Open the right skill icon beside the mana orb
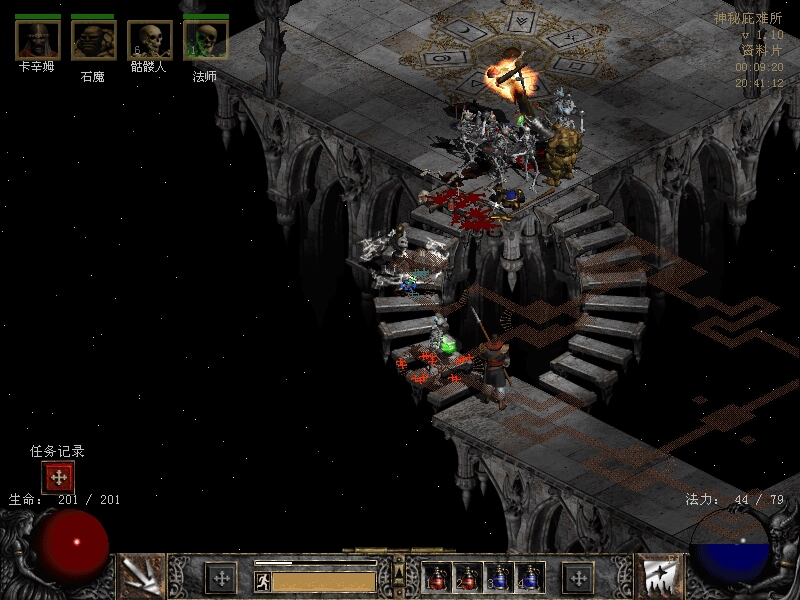The height and width of the screenshot is (600, 800). coord(659,576)
